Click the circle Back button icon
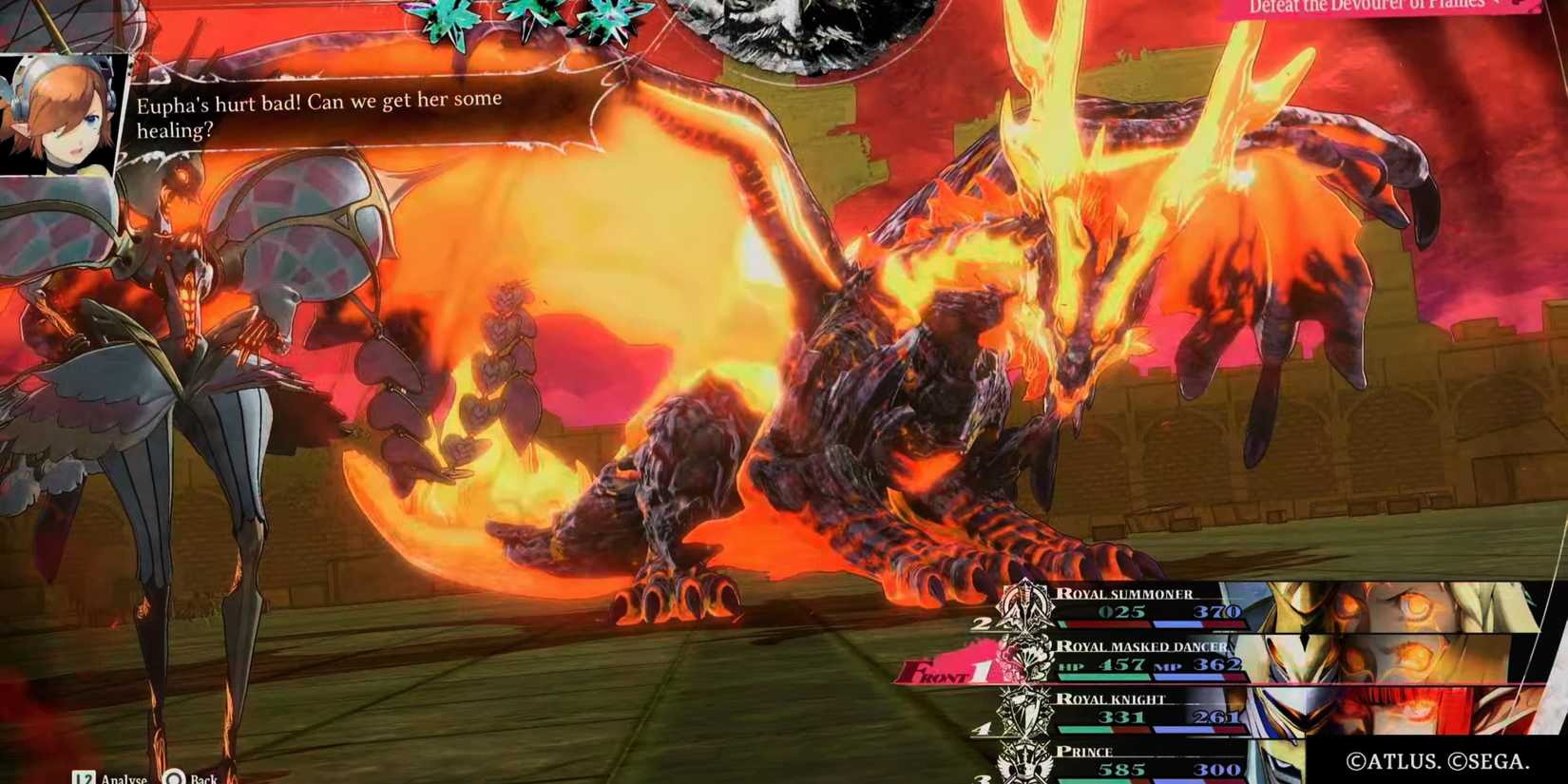 (174, 776)
